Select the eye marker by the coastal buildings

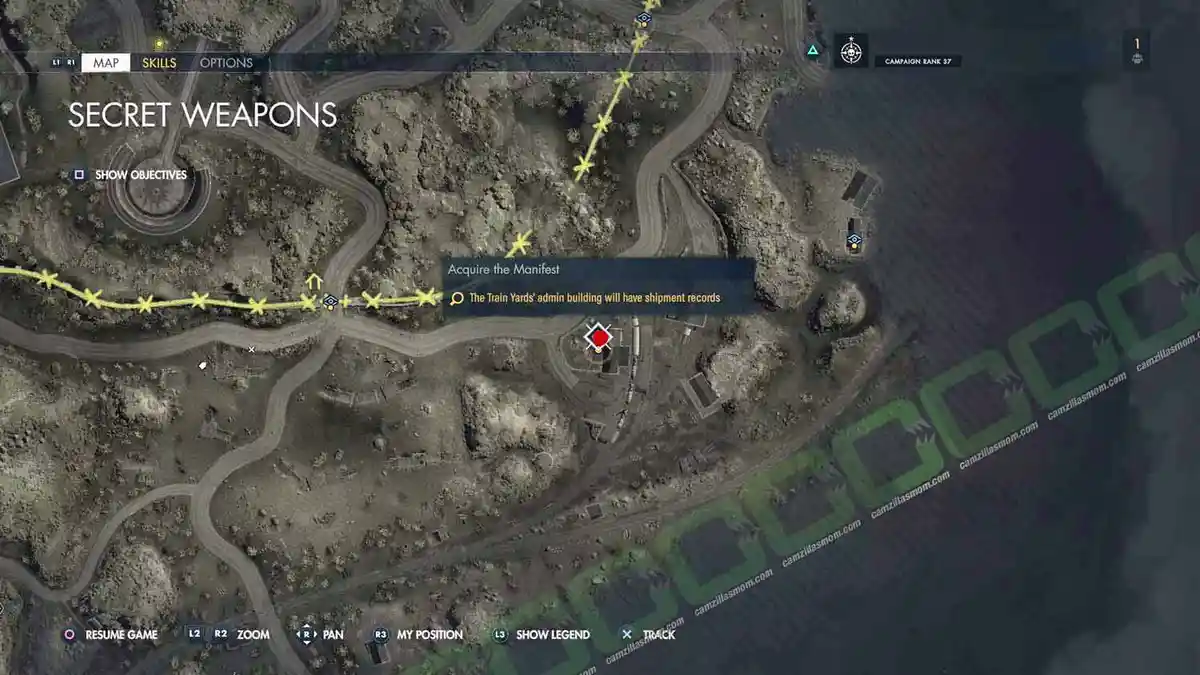(855, 240)
